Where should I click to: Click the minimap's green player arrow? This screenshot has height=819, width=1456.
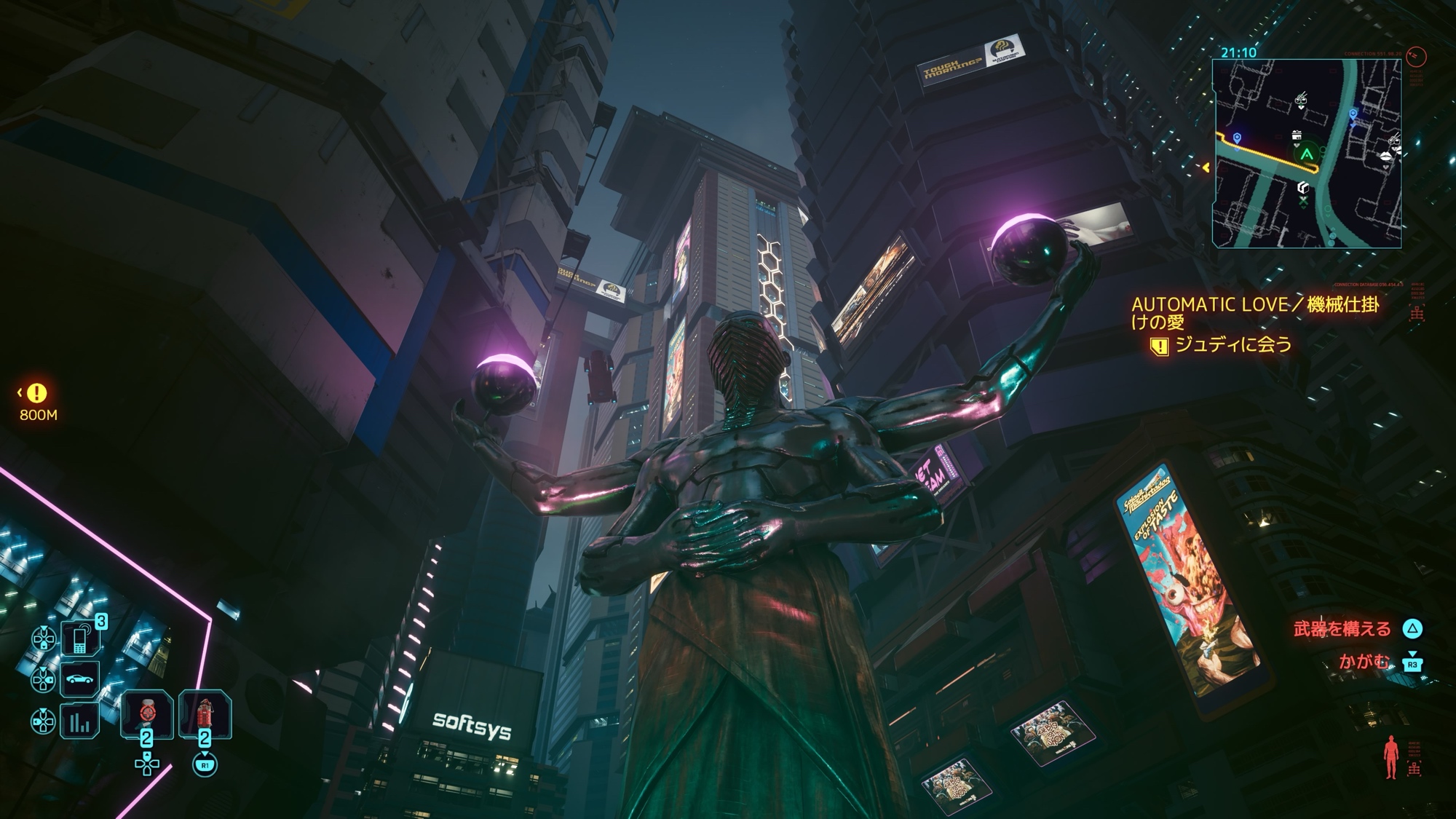(1307, 154)
